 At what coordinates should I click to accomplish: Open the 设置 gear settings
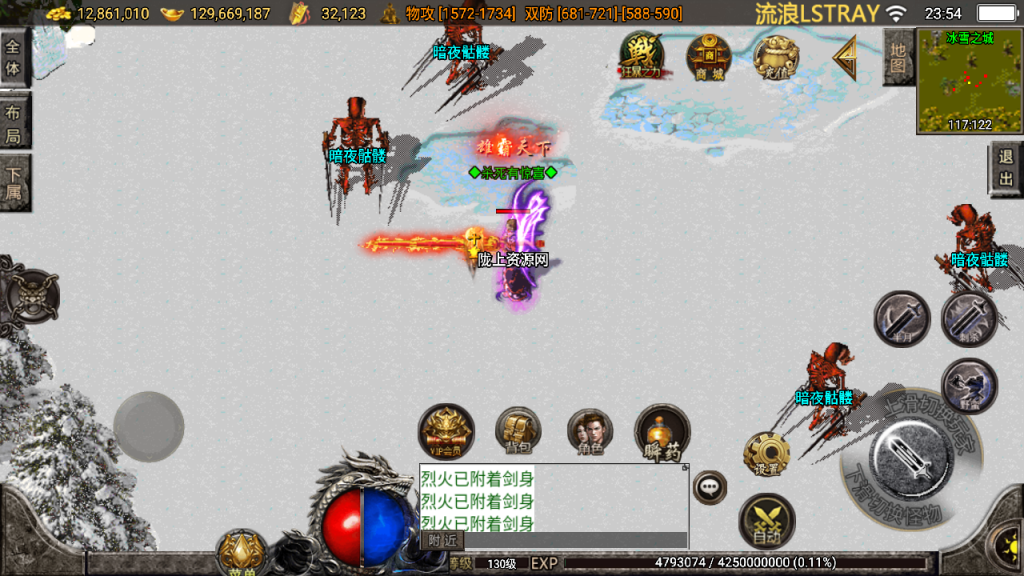[767, 455]
